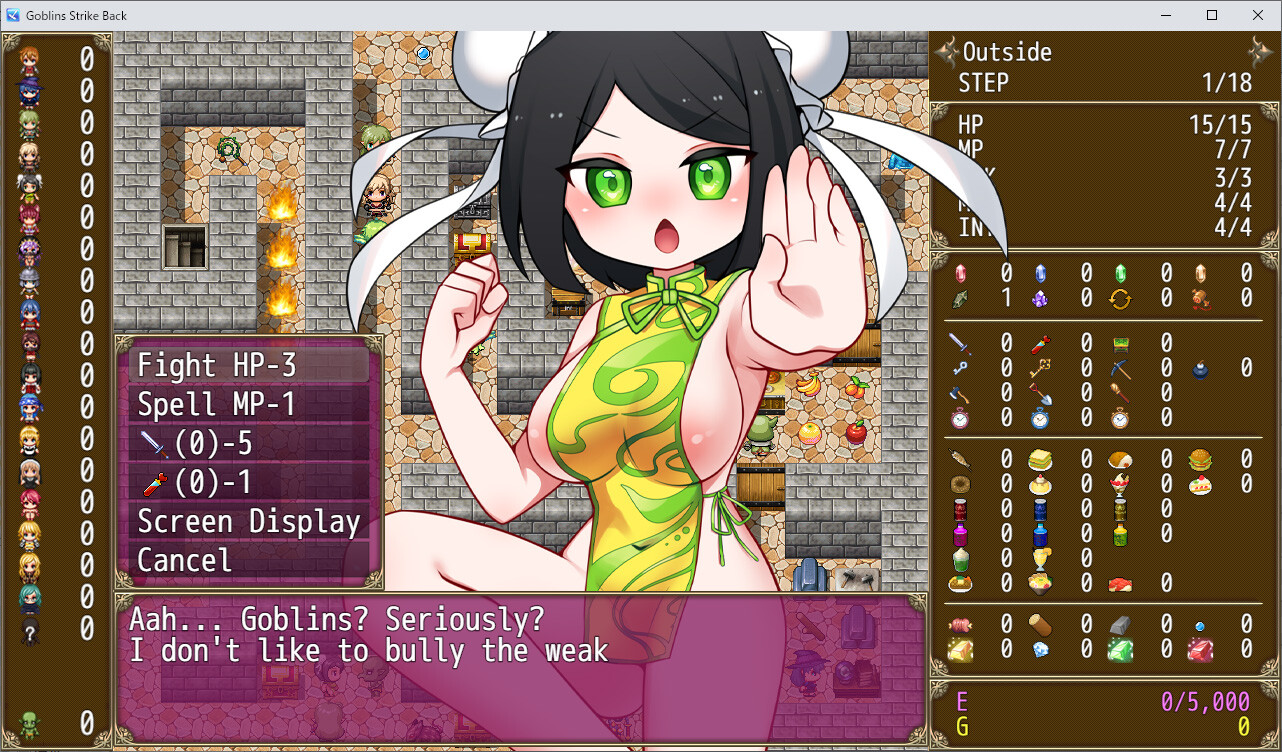
Task: Click the green shard showing count 1
Action: point(959,299)
